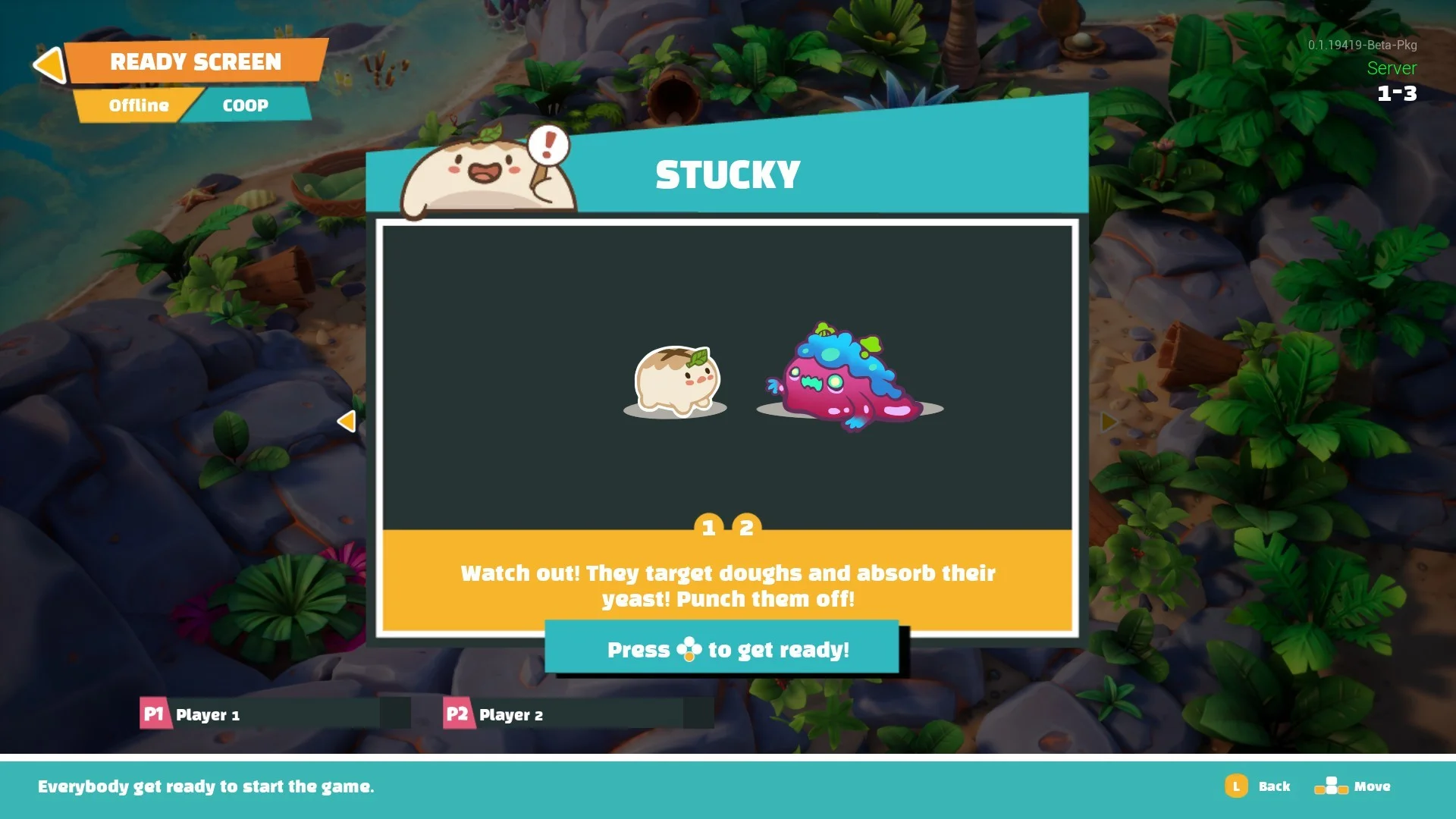Select tip page indicator 1
The width and height of the screenshot is (1456, 819).
[708, 527]
